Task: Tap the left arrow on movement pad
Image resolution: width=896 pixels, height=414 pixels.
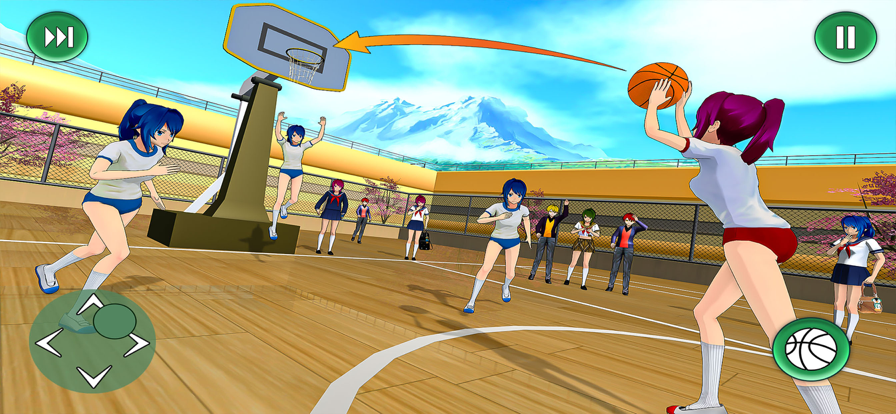Action: point(48,342)
